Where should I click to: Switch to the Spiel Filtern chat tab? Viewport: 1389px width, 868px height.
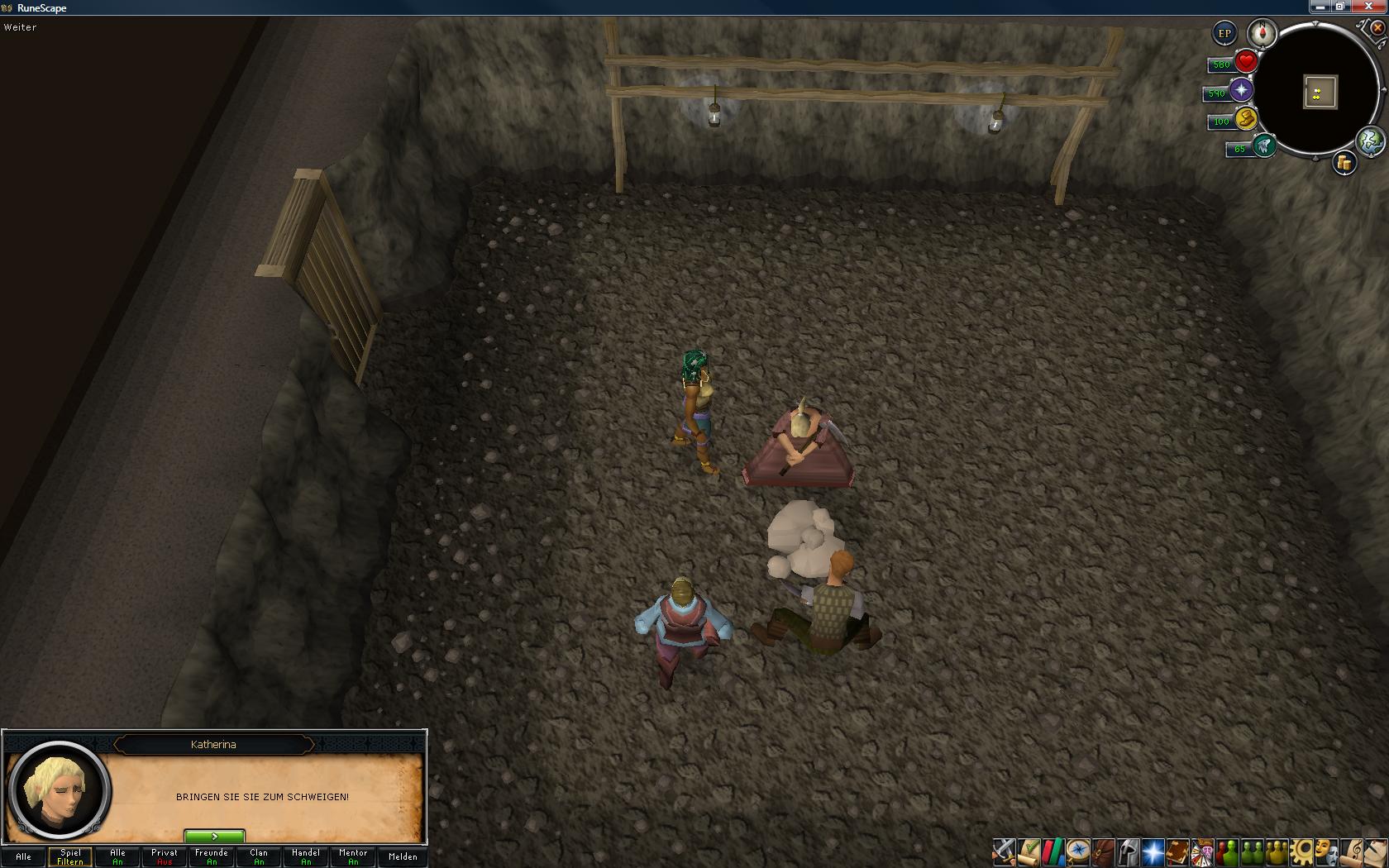[x=70, y=856]
